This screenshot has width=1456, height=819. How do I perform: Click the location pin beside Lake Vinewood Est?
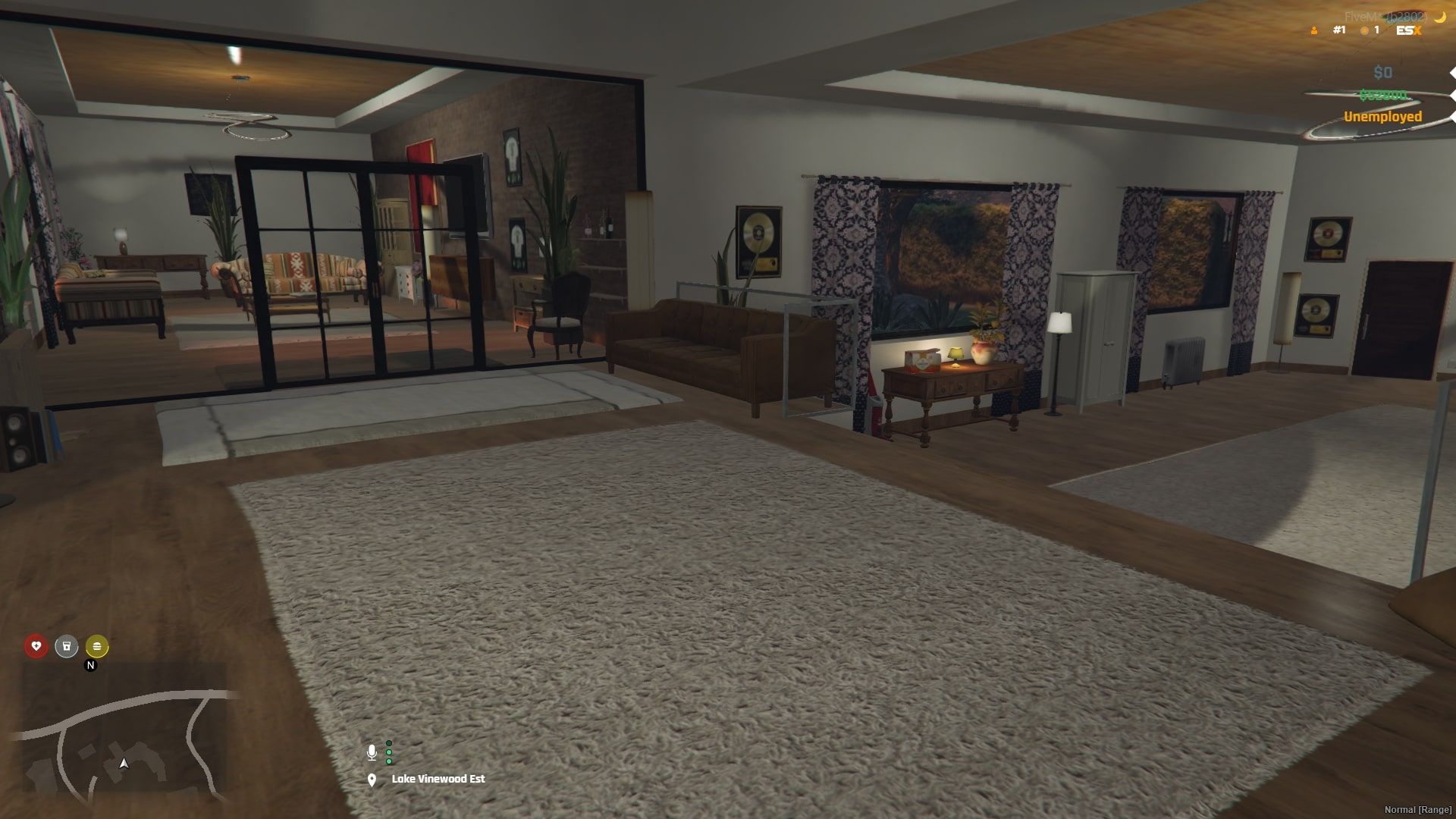[x=372, y=780]
